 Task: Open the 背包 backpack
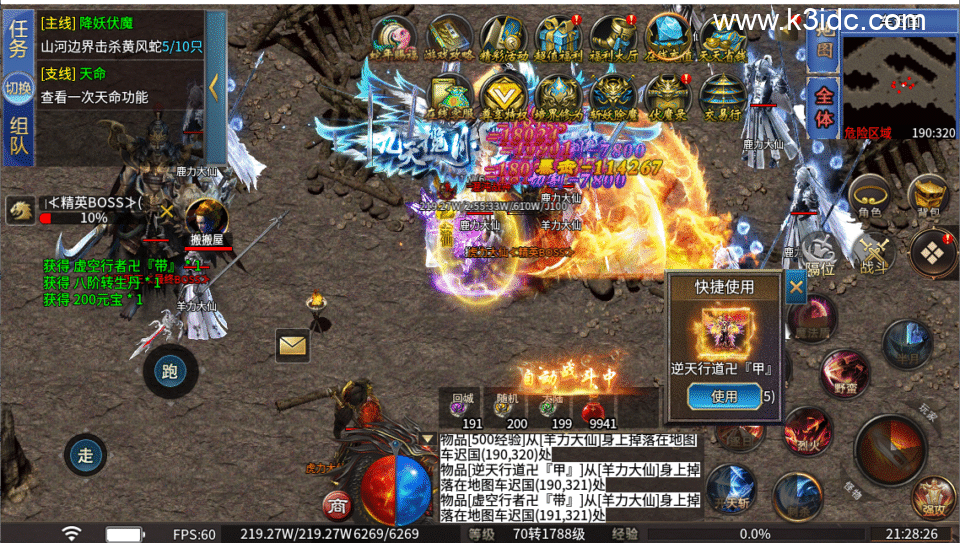point(928,196)
